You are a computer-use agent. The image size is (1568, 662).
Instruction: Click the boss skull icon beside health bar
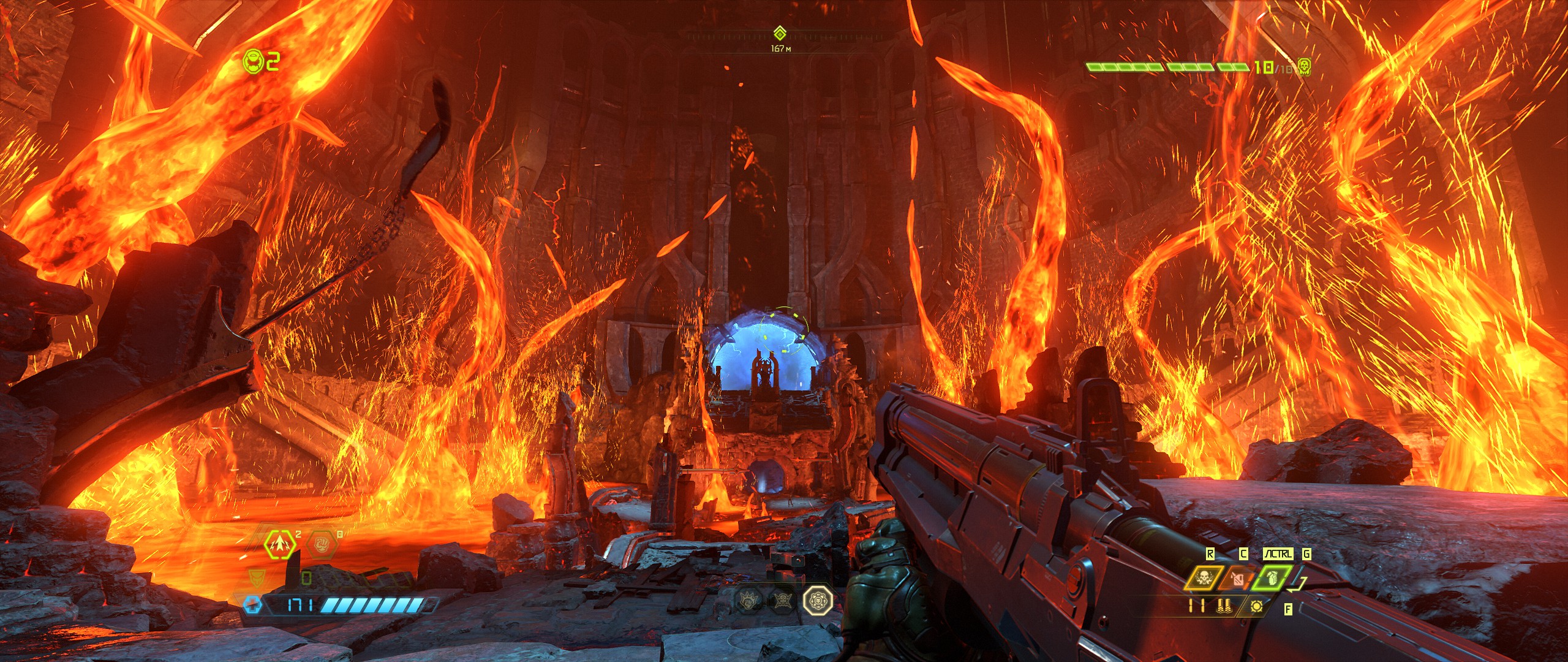1305,67
